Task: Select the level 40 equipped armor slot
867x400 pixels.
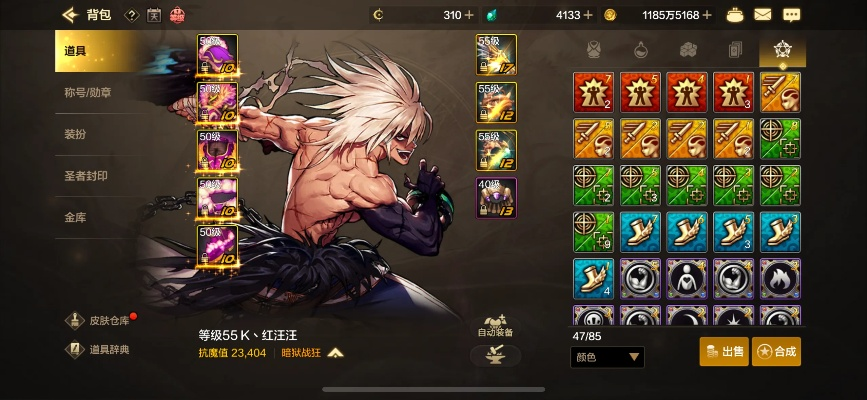Action: click(x=496, y=196)
